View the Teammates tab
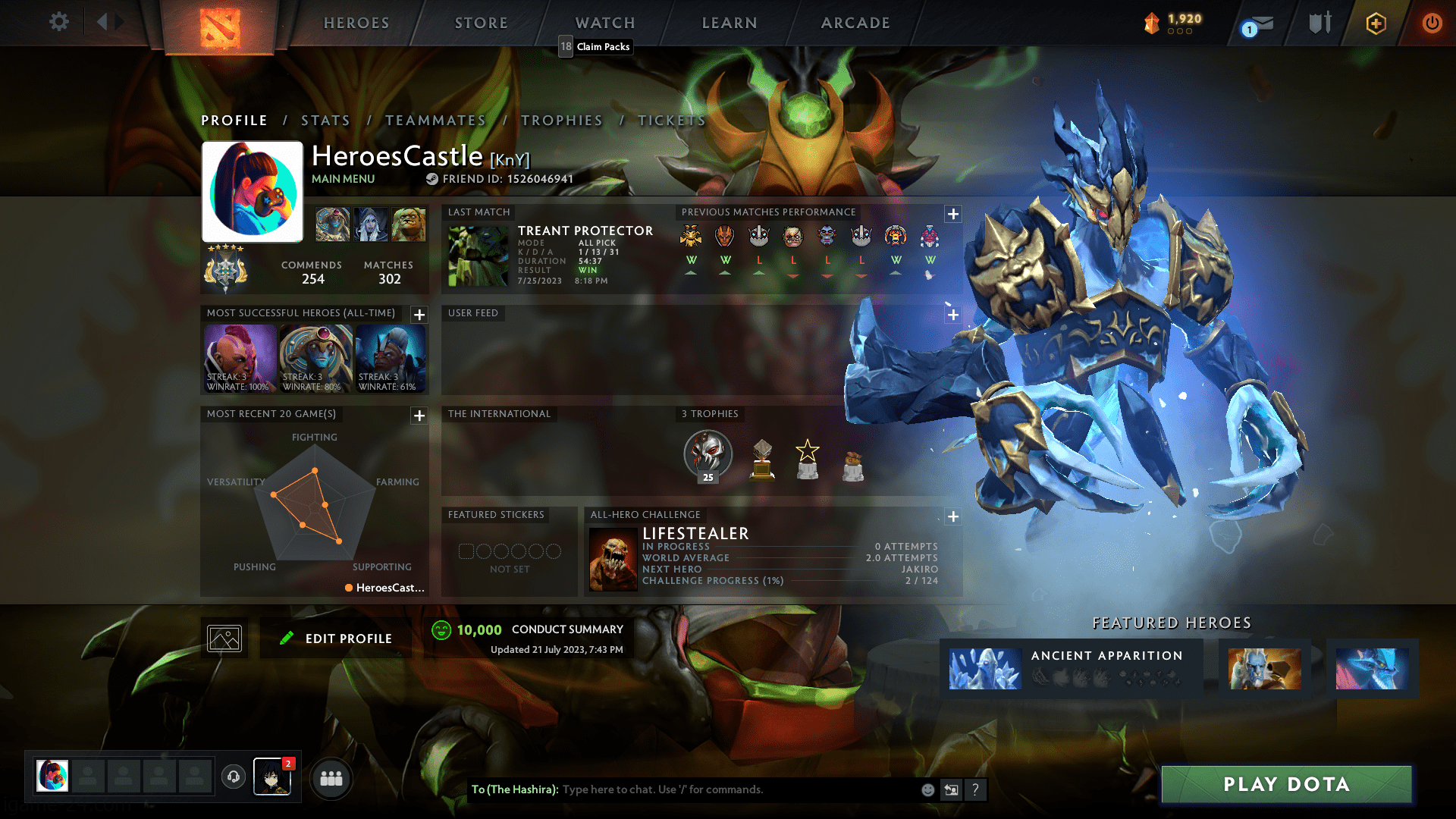Image resolution: width=1456 pixels, height=819 pixels. pyautogui.click(x=435, y=121)
